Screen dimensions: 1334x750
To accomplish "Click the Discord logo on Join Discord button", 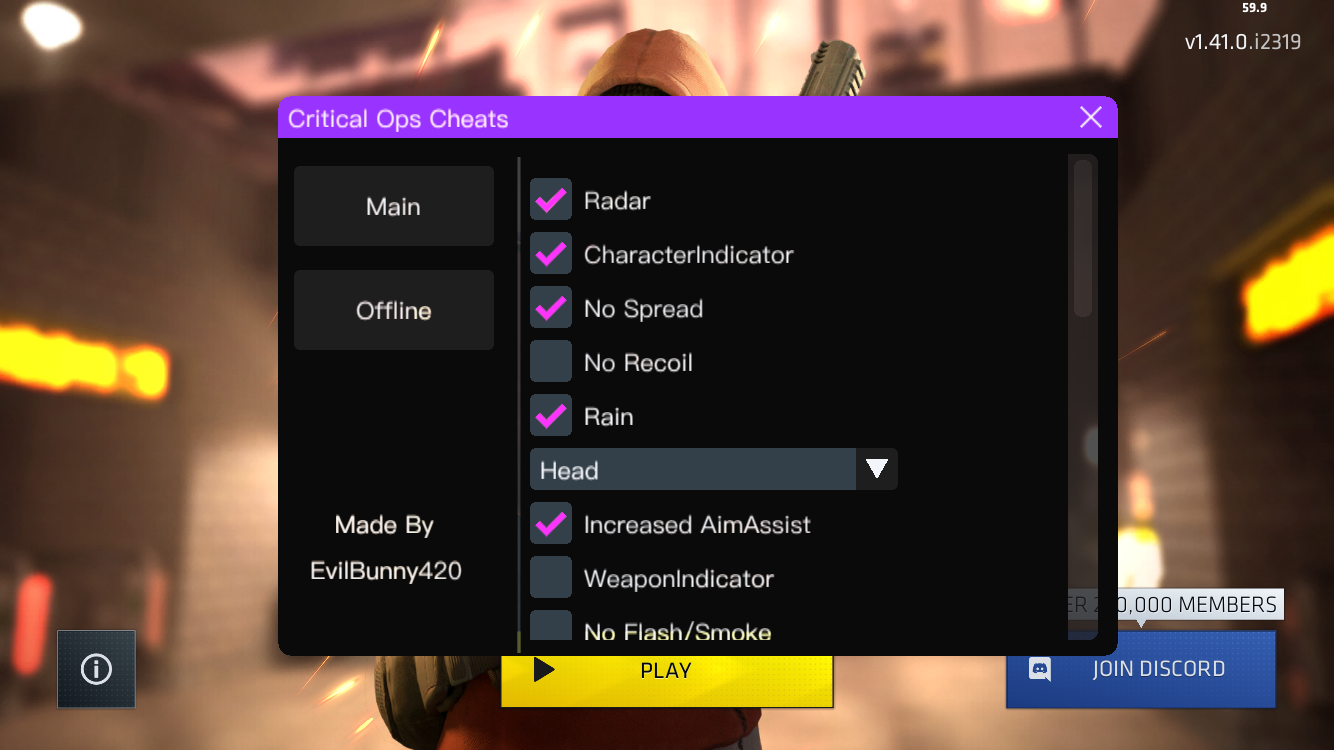I will 1038,668.
